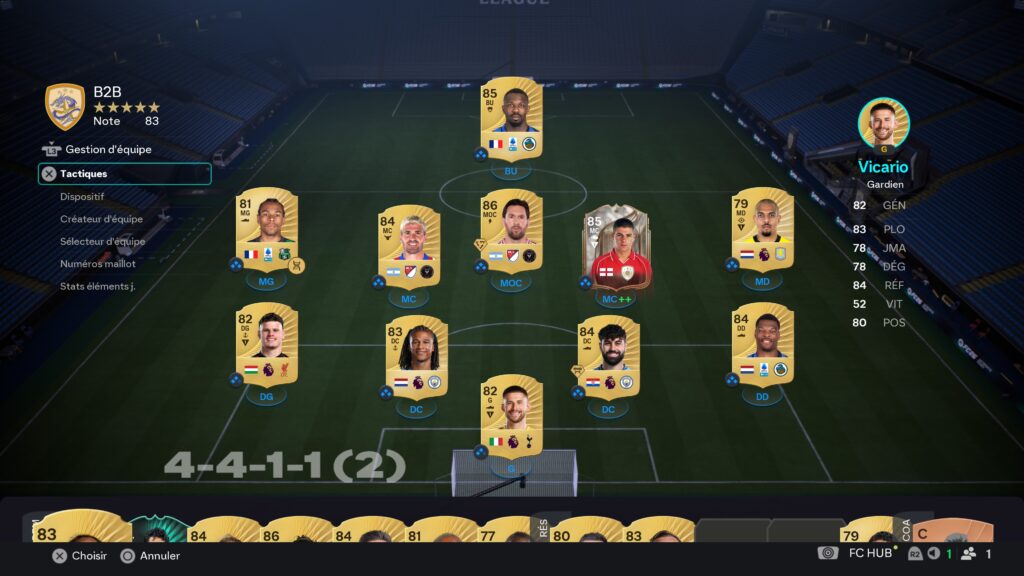Select Gestion d'équipe in the side menu
Image resolution: width=1024 pixels, height=576 pixels.
point(108,150)
